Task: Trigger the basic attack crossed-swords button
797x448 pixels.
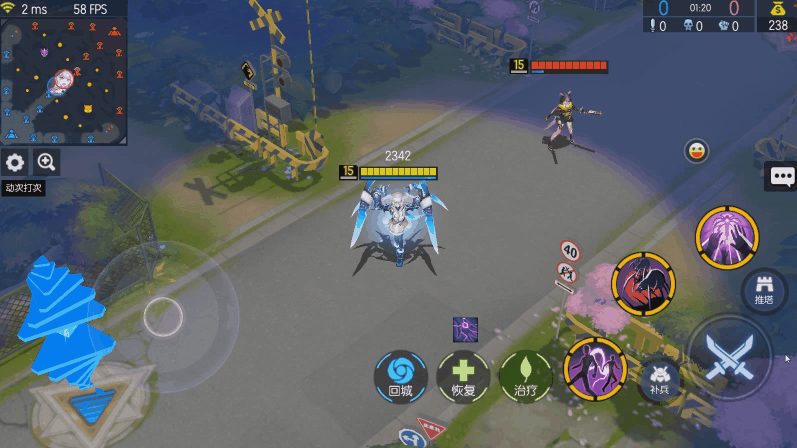Action: click(729, 357)
